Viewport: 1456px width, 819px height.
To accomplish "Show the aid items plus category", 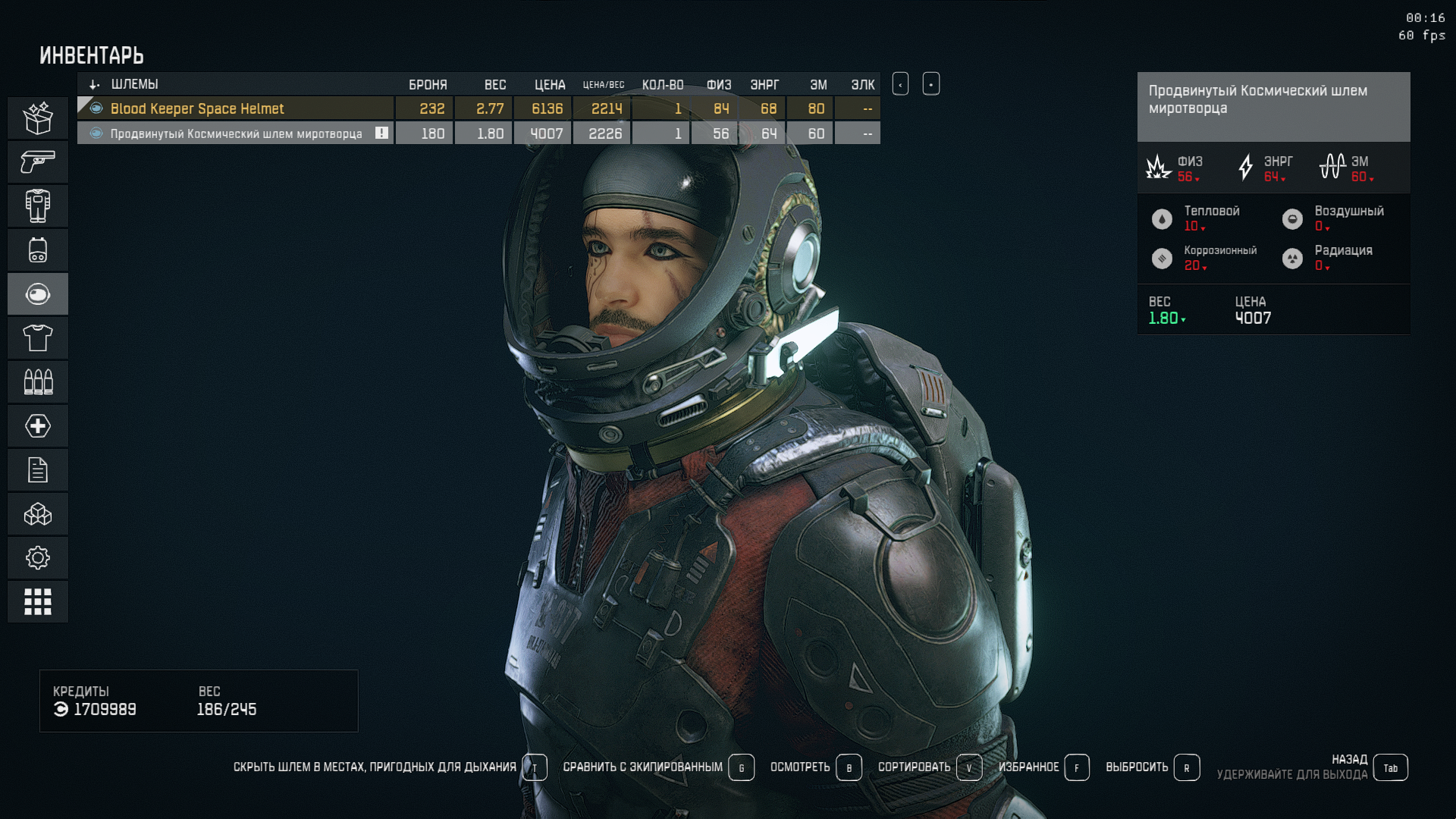I will (x=38, y=425).
